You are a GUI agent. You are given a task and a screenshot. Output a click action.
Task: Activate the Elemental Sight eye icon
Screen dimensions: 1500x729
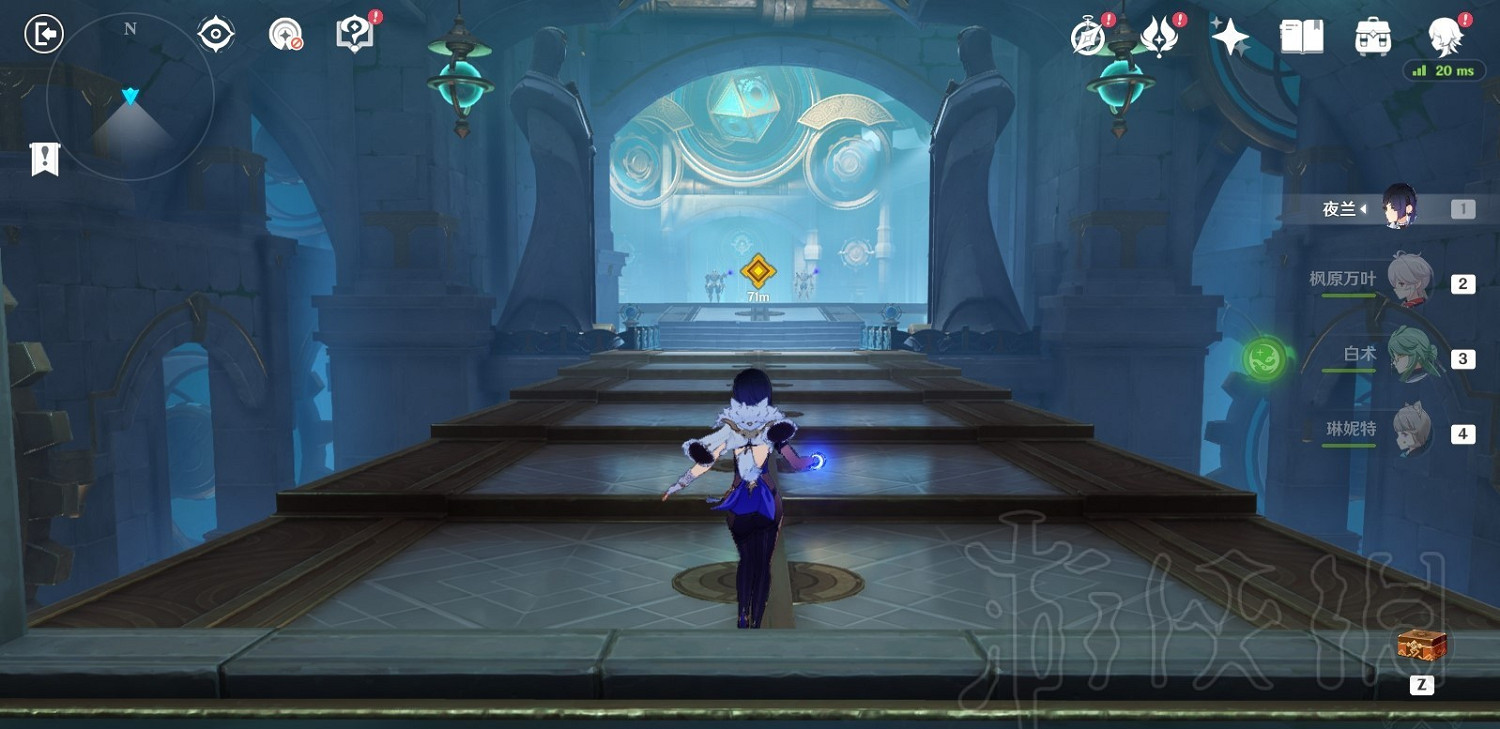[x=215, y=32]
